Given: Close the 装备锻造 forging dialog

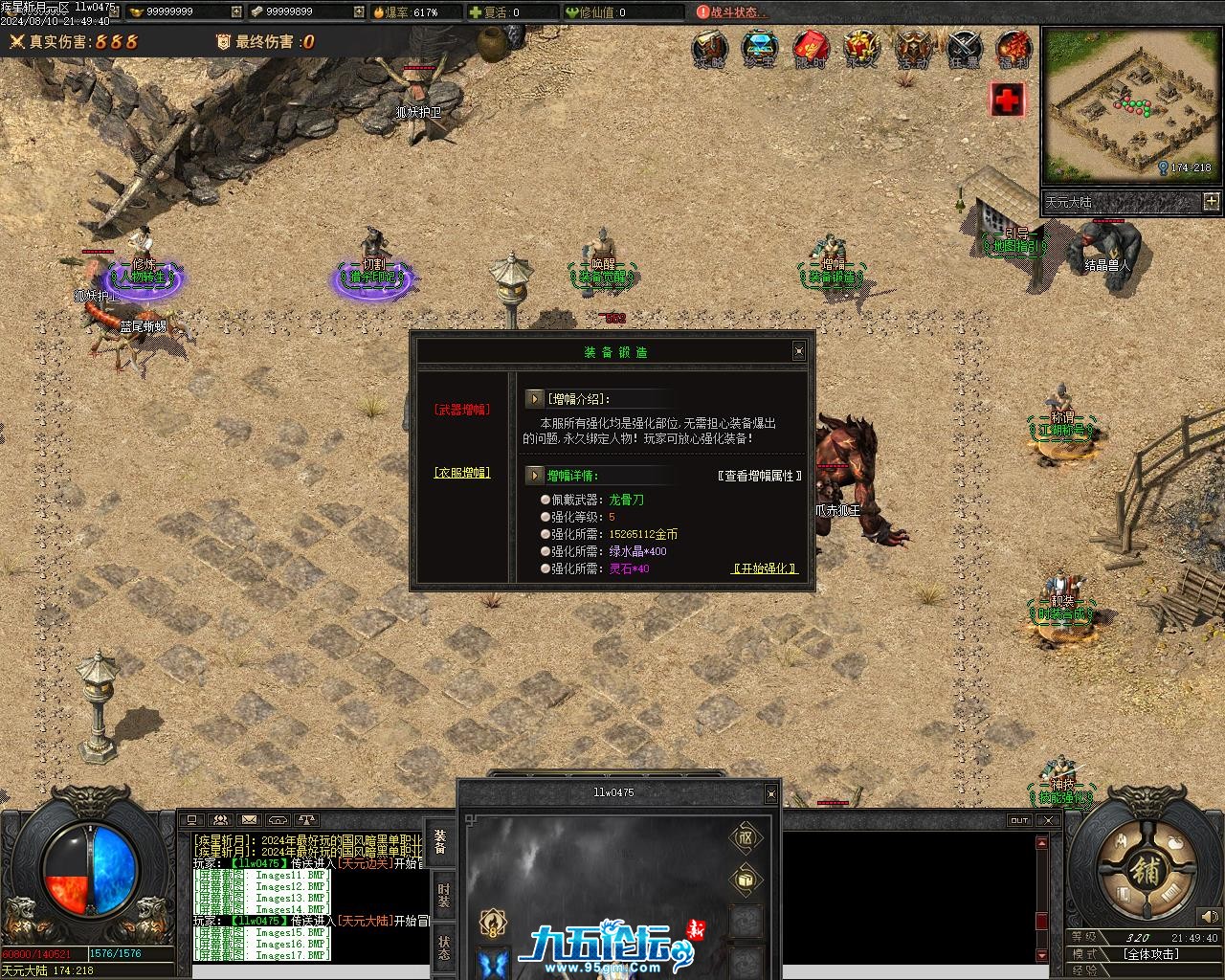Looking at the screenshot, I should 799,352.
